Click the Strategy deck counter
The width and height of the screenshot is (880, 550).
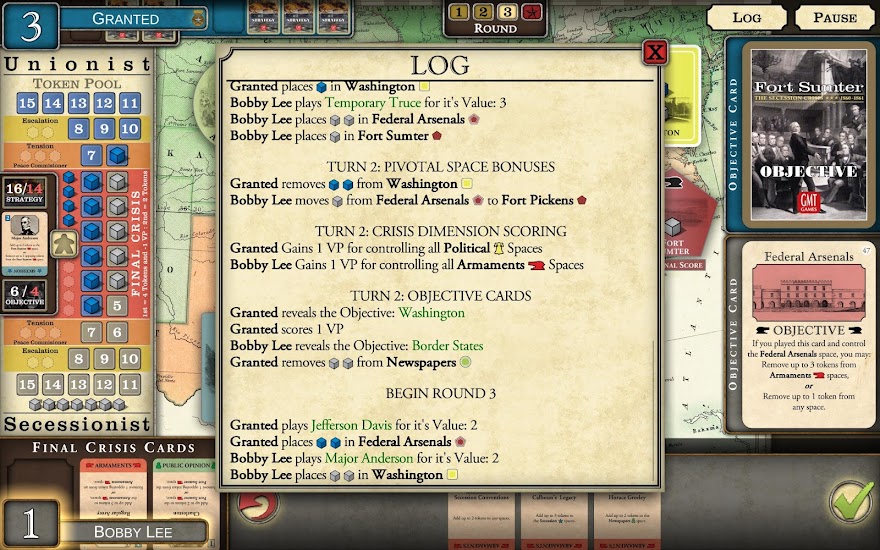[23, 194]
